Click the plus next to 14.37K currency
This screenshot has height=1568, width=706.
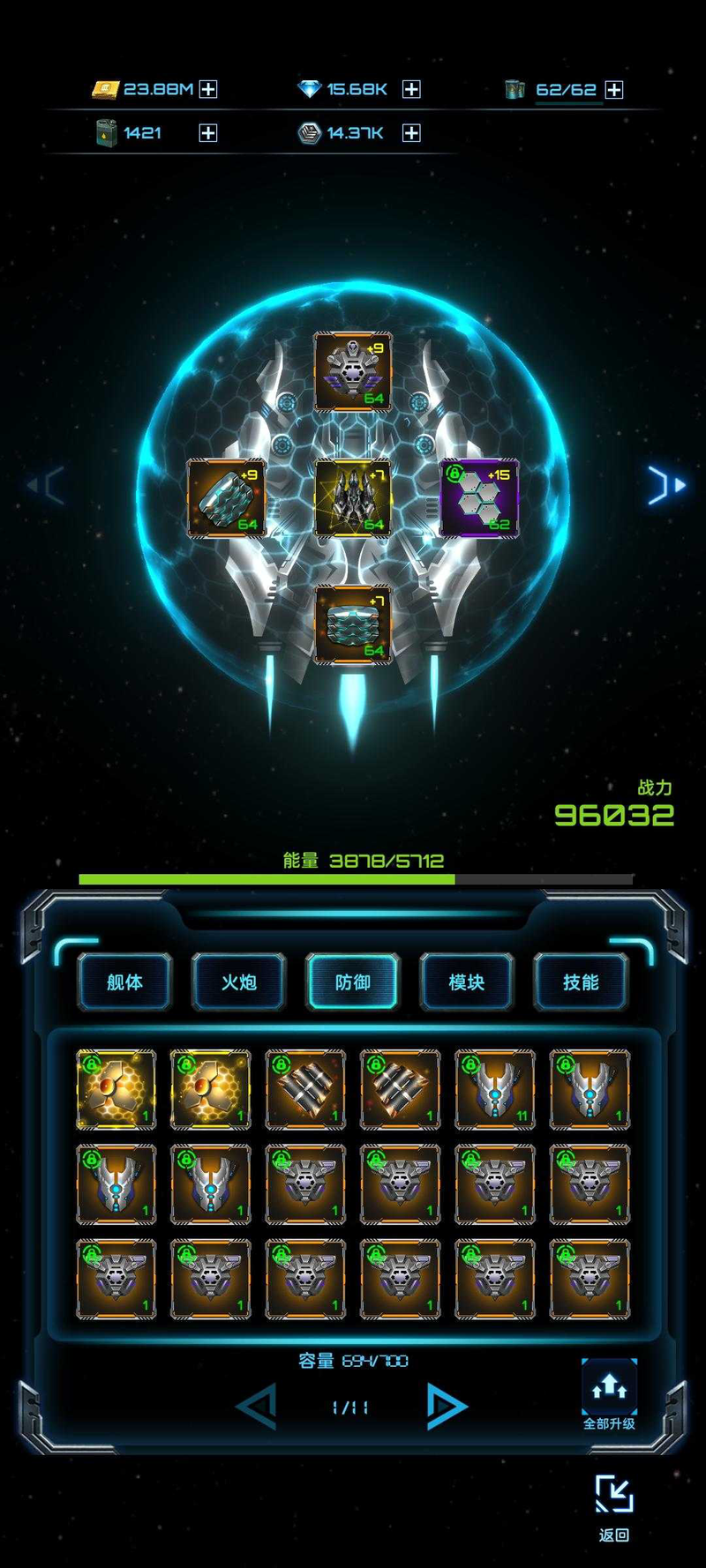coord(411,133)
